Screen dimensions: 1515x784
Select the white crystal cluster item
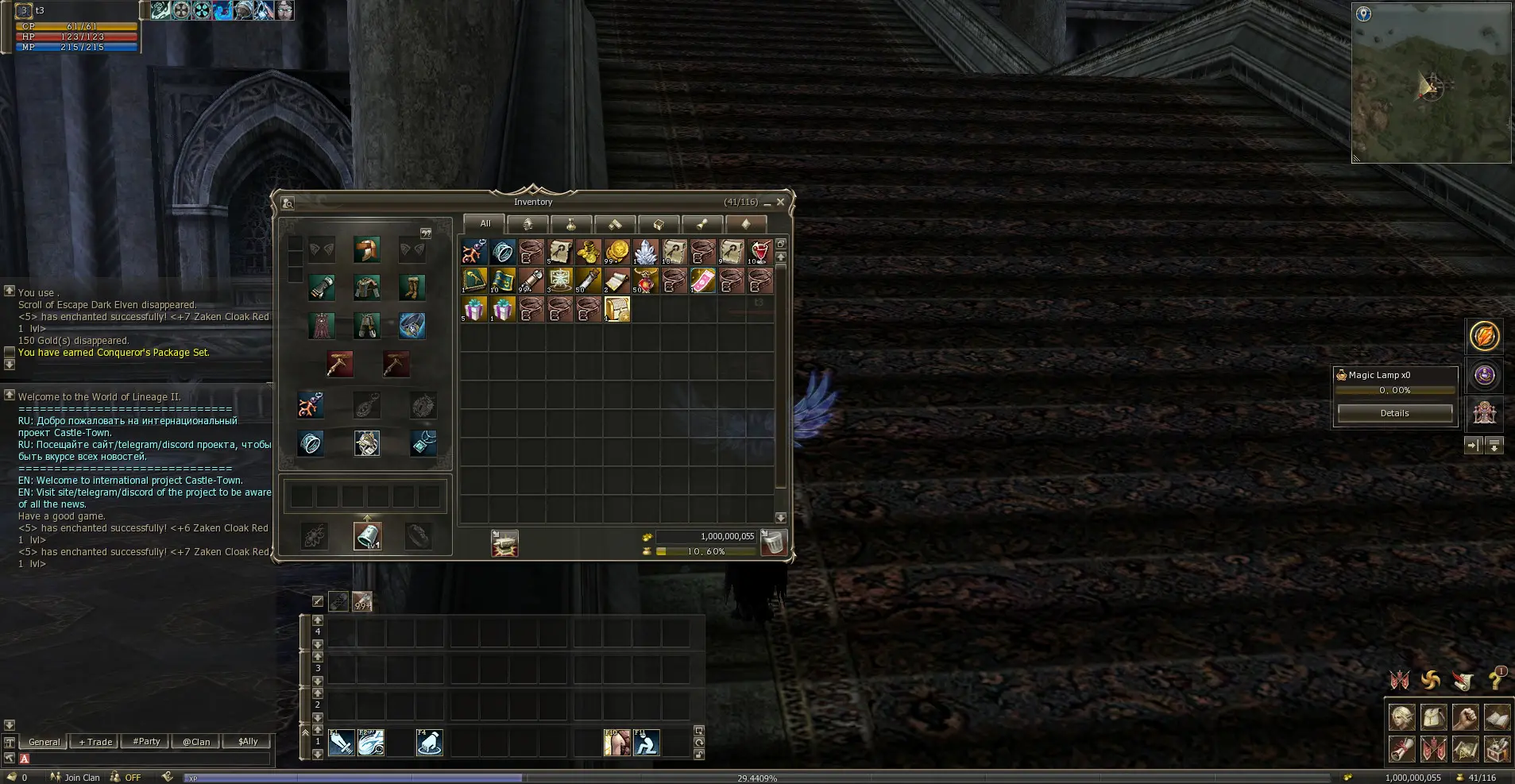pyautogui.click(x=645, y=252)
